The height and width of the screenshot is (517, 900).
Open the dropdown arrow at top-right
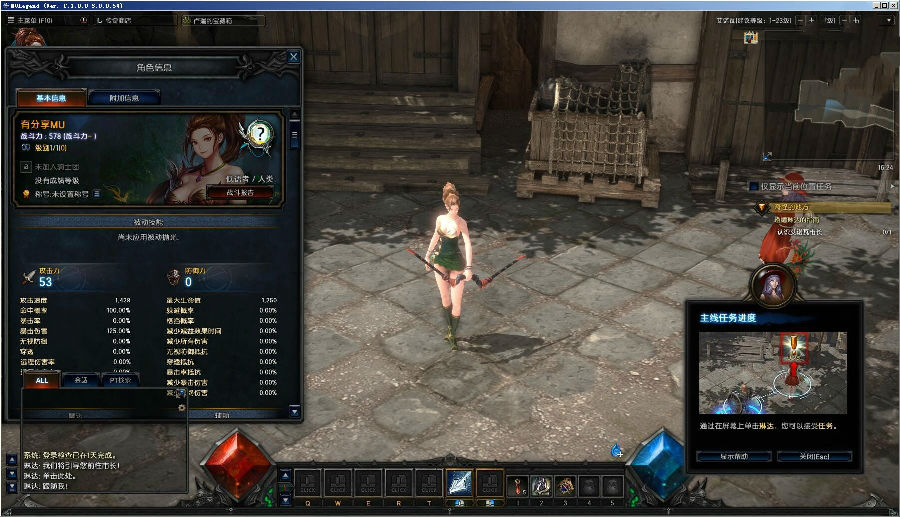[x=887, y=19]
